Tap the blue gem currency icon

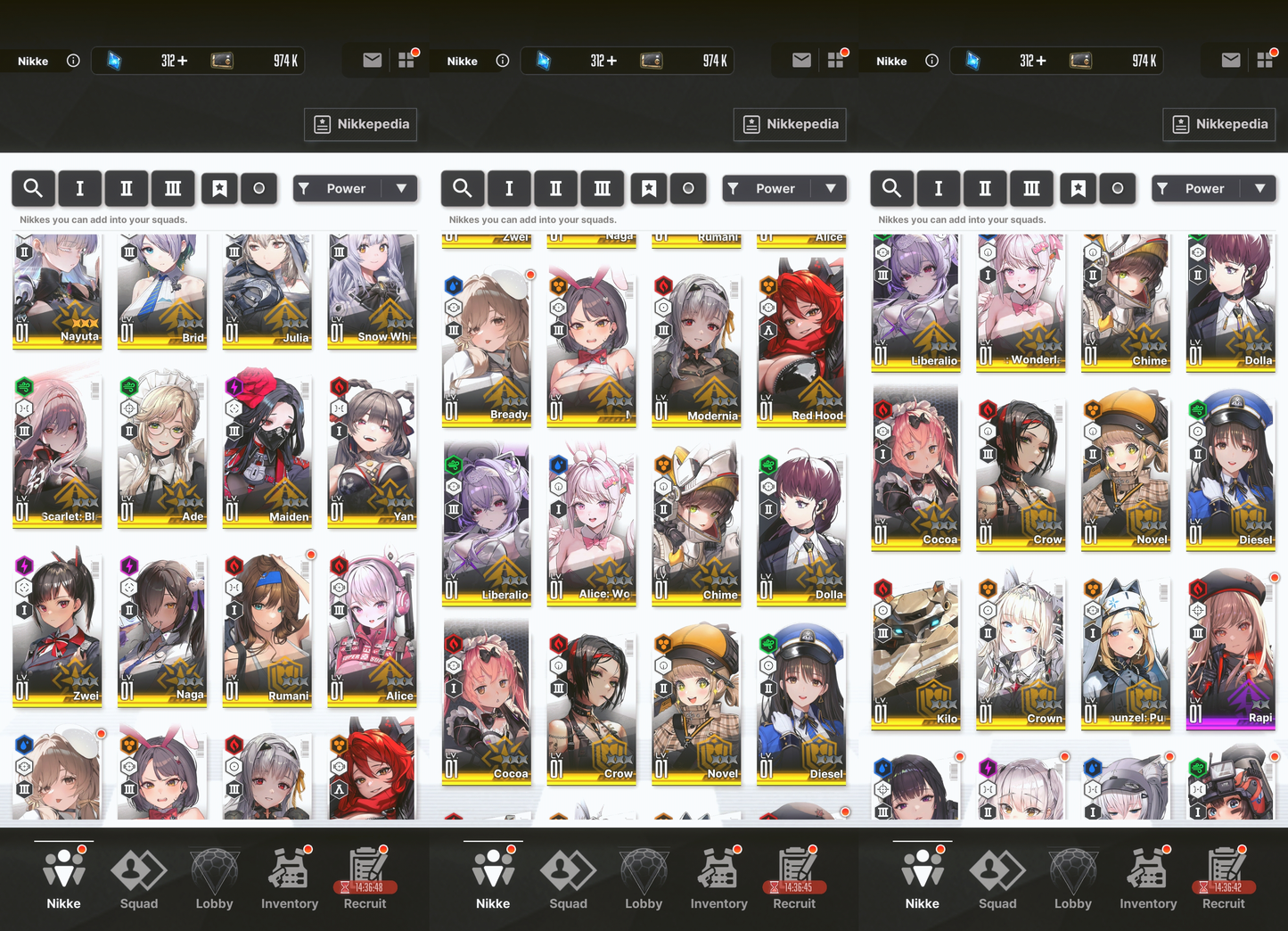[x=112, y=60]
